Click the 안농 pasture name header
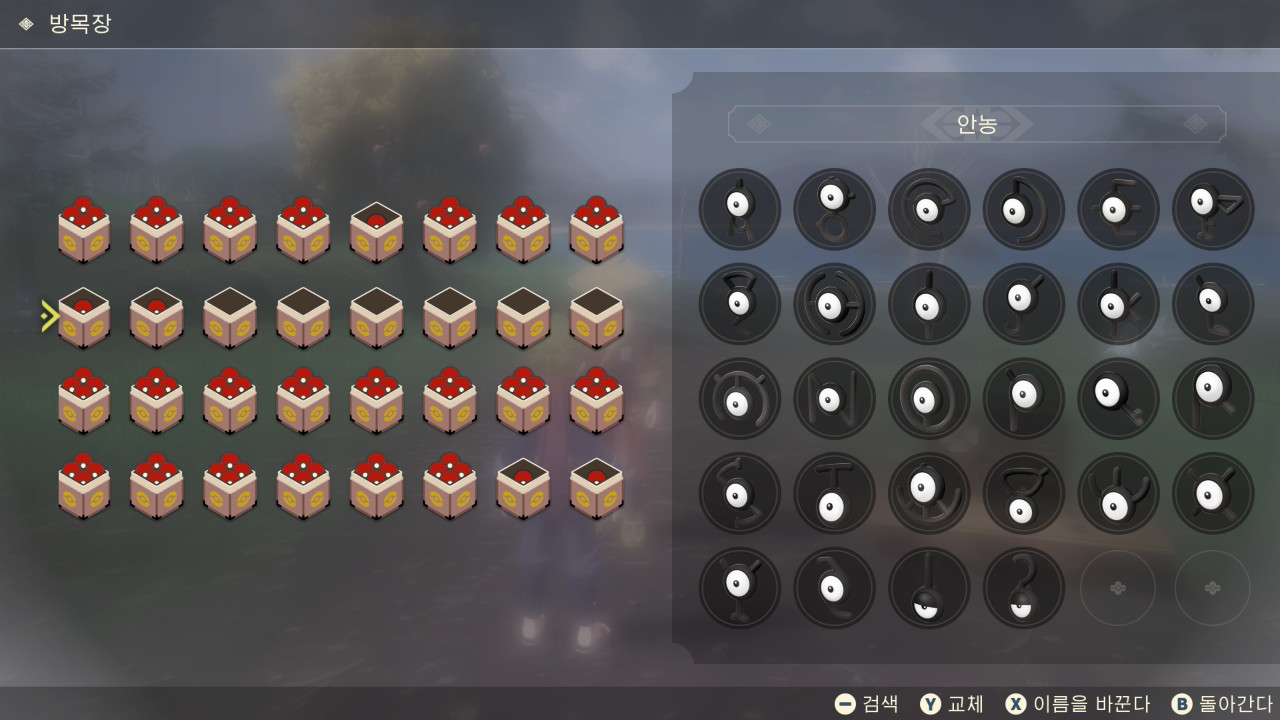Image resolution: width=1280 pixels, height=720 pixels. (x=977, y=124)
